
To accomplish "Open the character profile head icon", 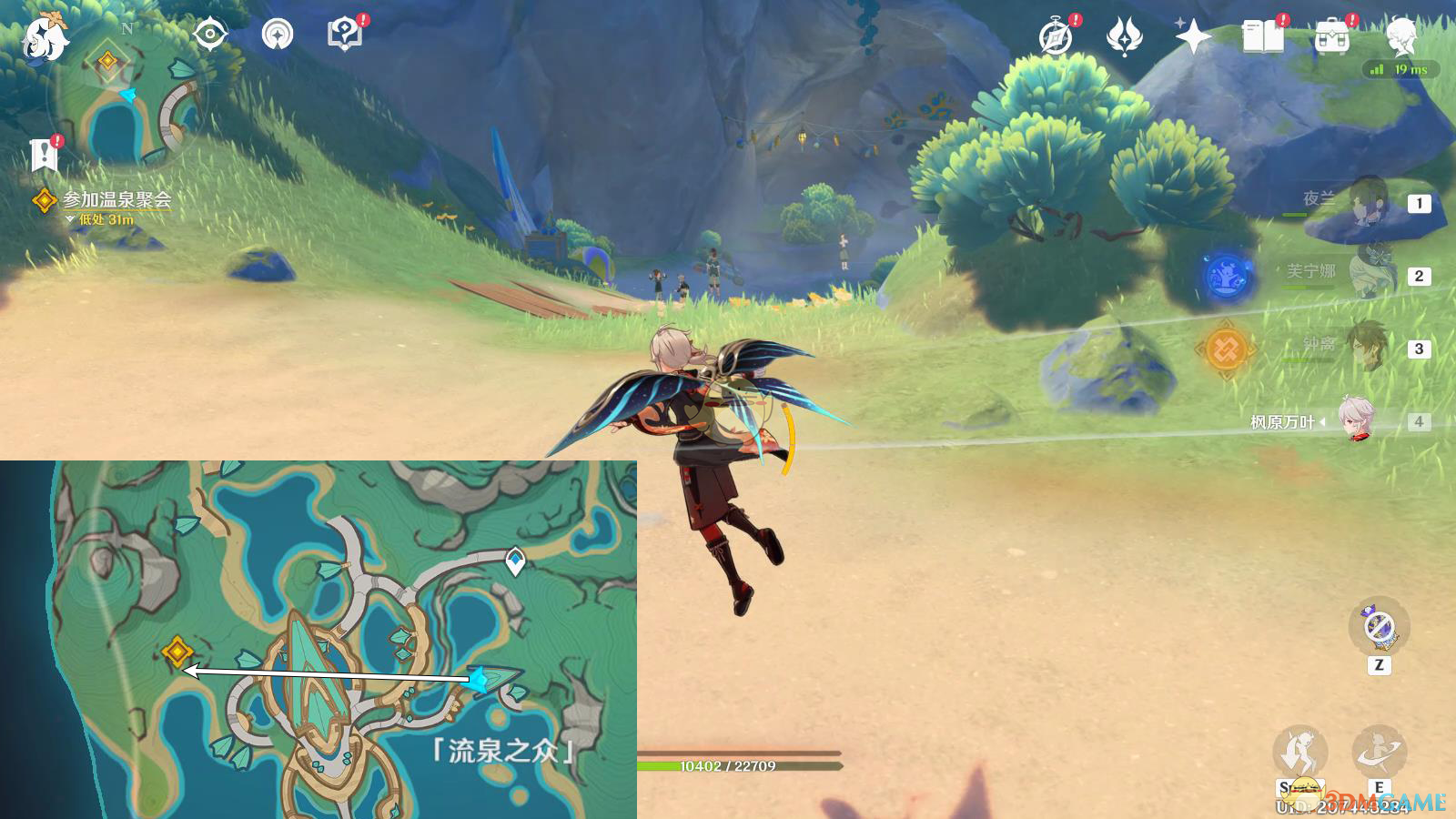I will [1401, 35].
